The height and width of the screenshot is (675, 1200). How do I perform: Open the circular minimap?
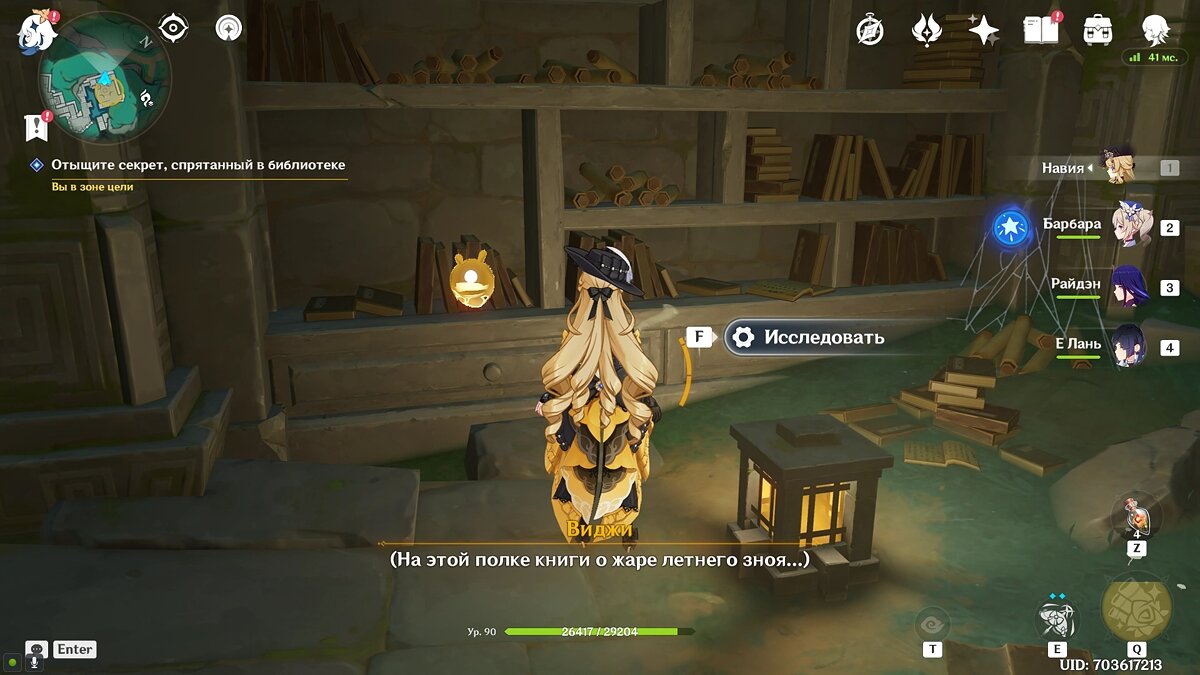[x=104, y=79]
